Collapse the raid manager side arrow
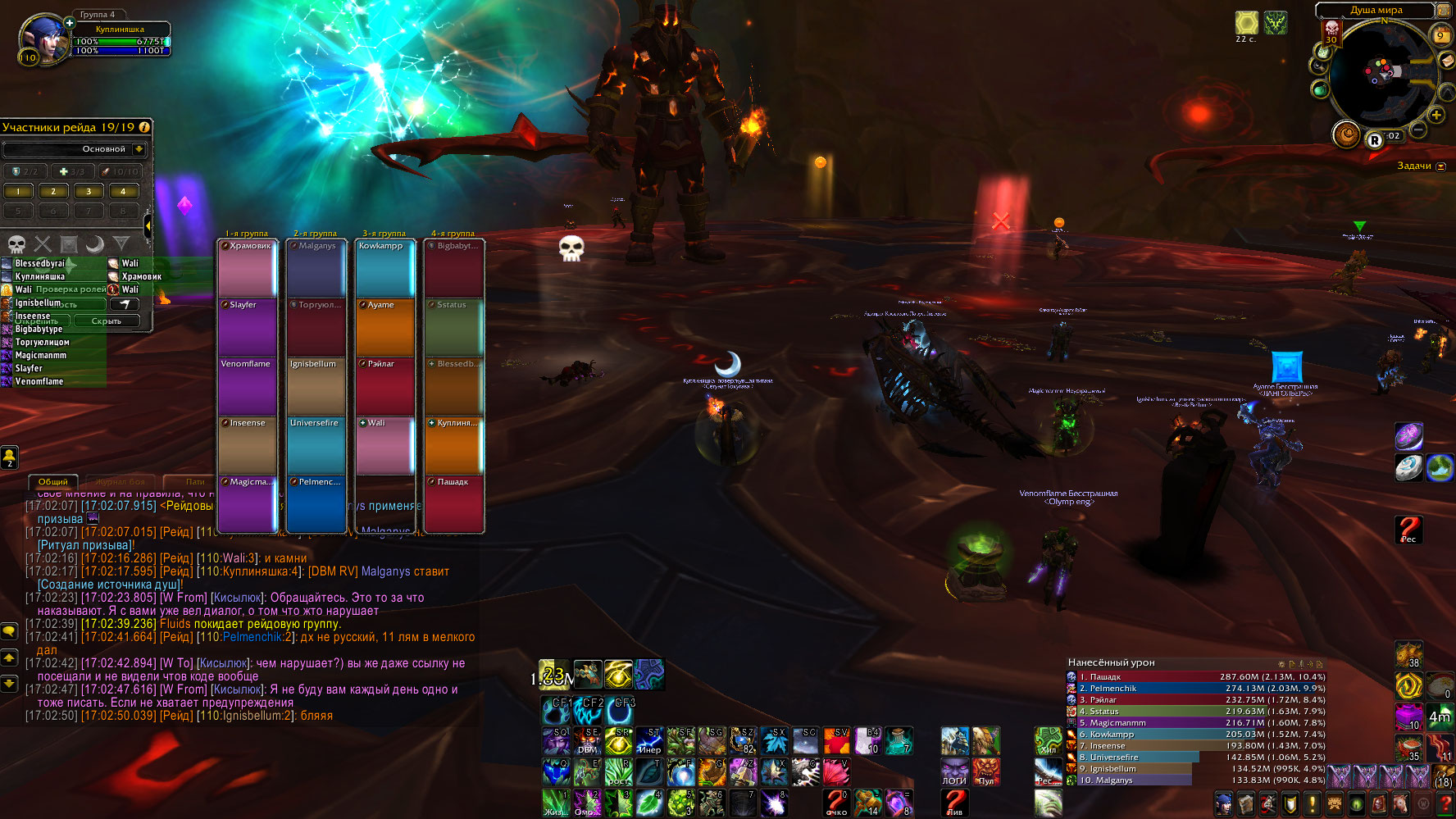This screenshot has width=1456, height=819. coord(148,224)
